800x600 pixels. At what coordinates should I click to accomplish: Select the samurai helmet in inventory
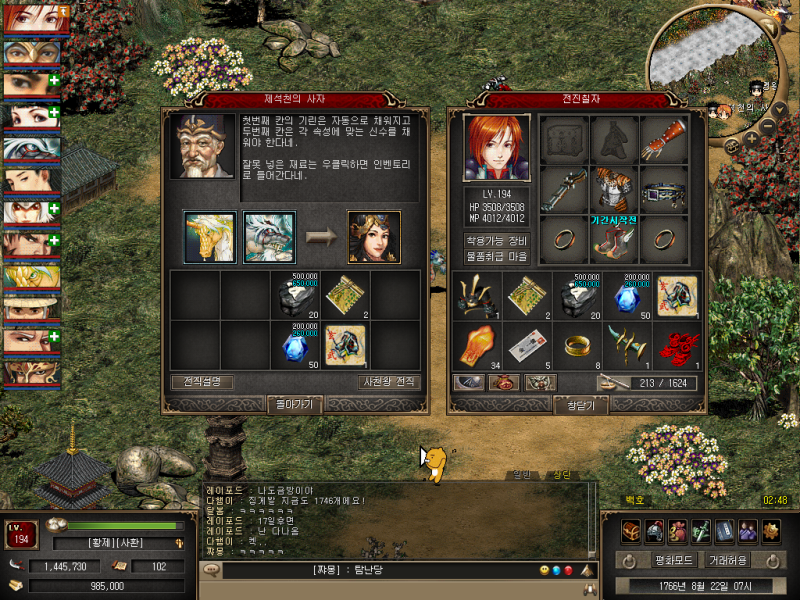477,295
